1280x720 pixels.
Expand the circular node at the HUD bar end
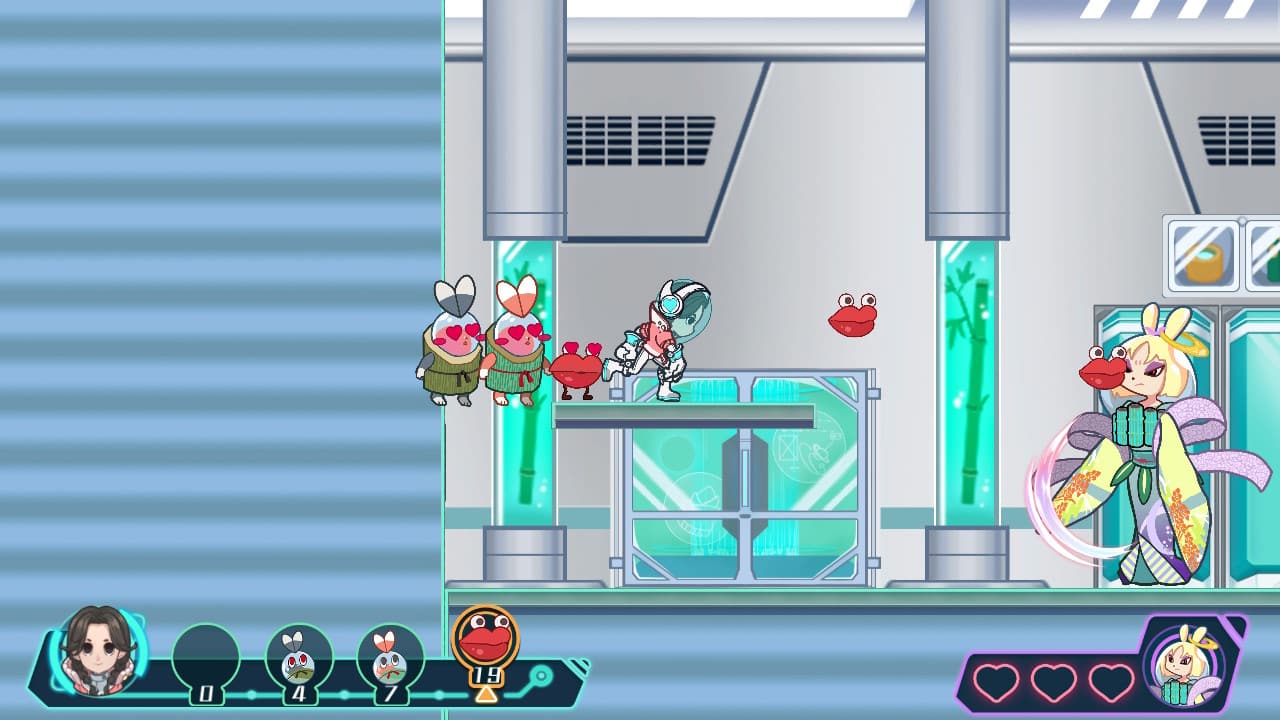[x=542, y=675]
